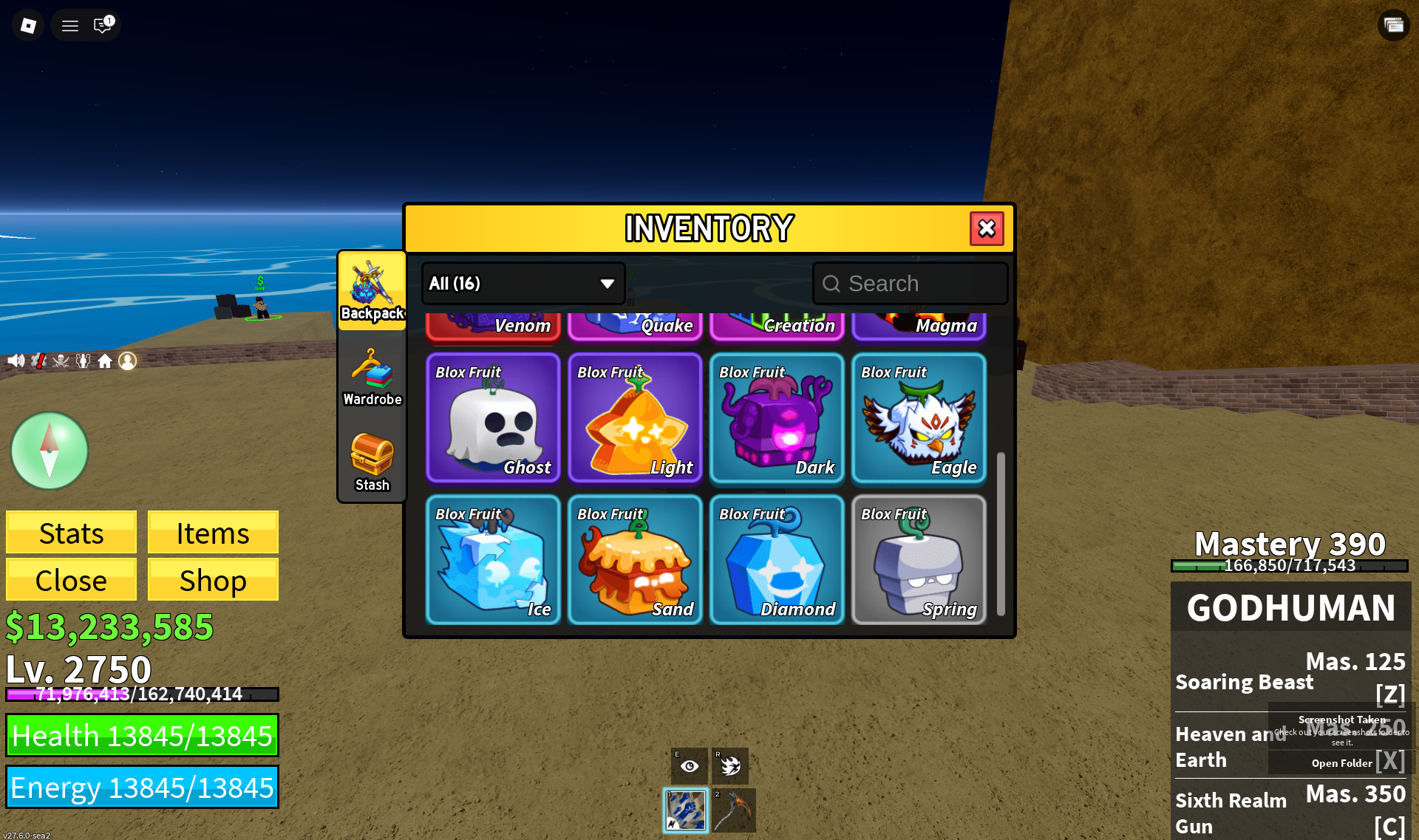Viewport: 1419px width, 840px height.
Task: Choose the Ice Blox Fruit
Action: pos(493,559)
